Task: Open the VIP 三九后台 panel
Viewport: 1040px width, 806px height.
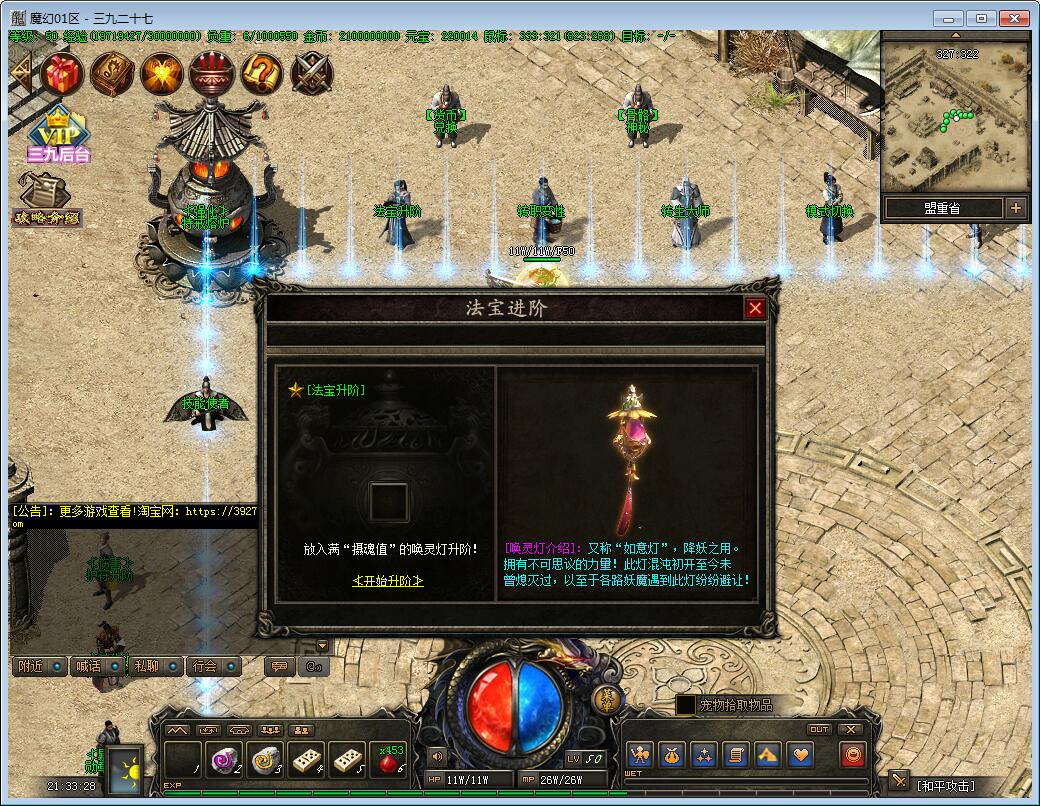Action: [58, 135]
